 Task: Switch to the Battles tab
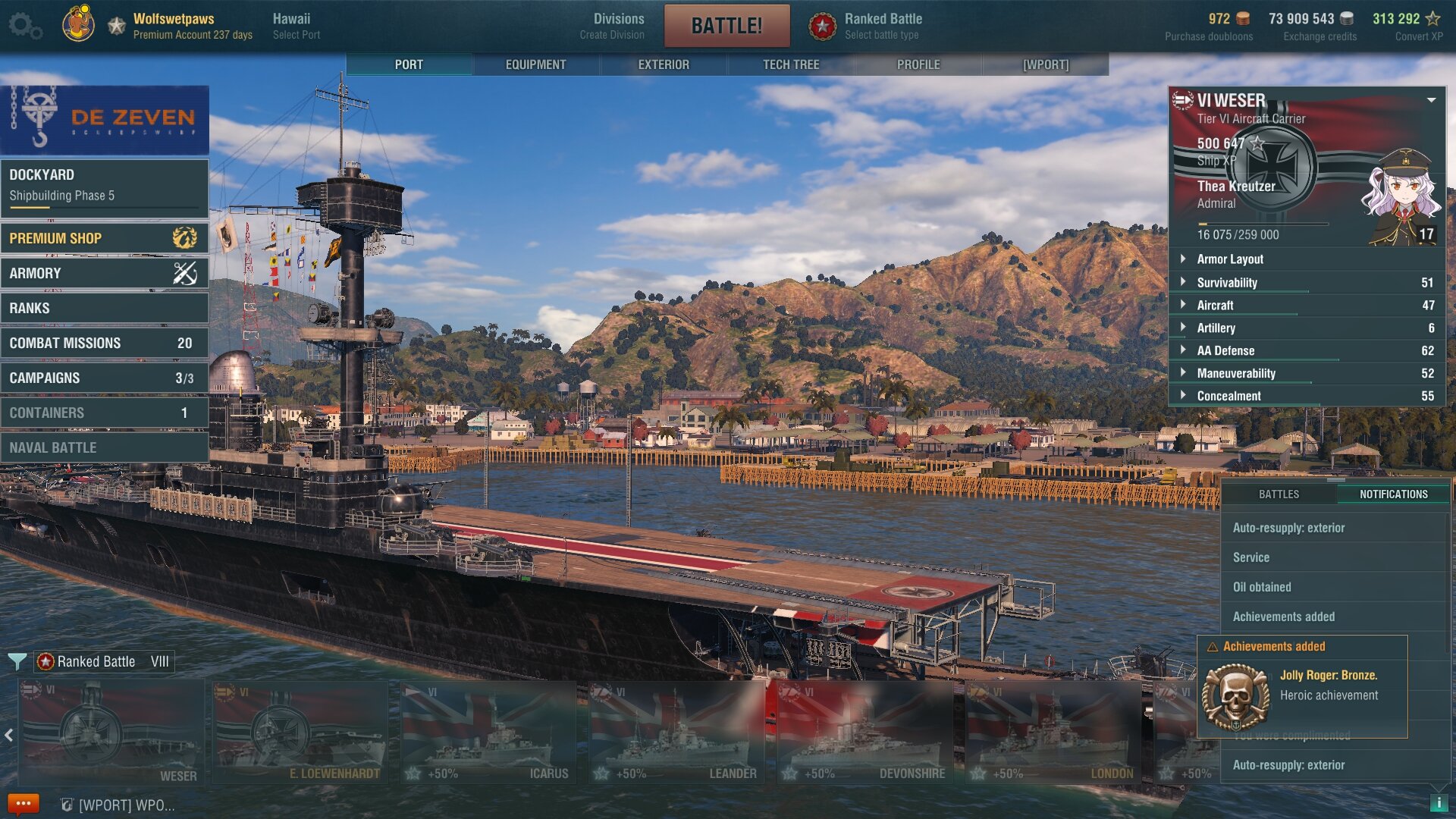pyautogui.click(x=1279, y=494)
